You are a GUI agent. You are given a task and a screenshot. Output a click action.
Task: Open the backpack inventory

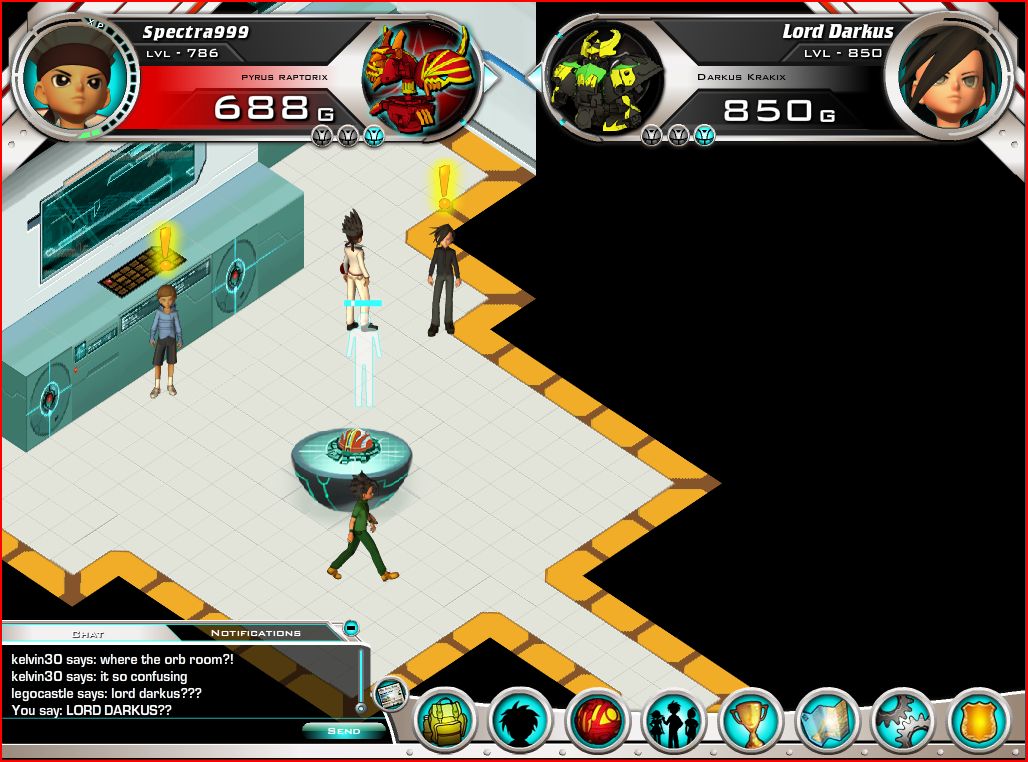point(444,720)
